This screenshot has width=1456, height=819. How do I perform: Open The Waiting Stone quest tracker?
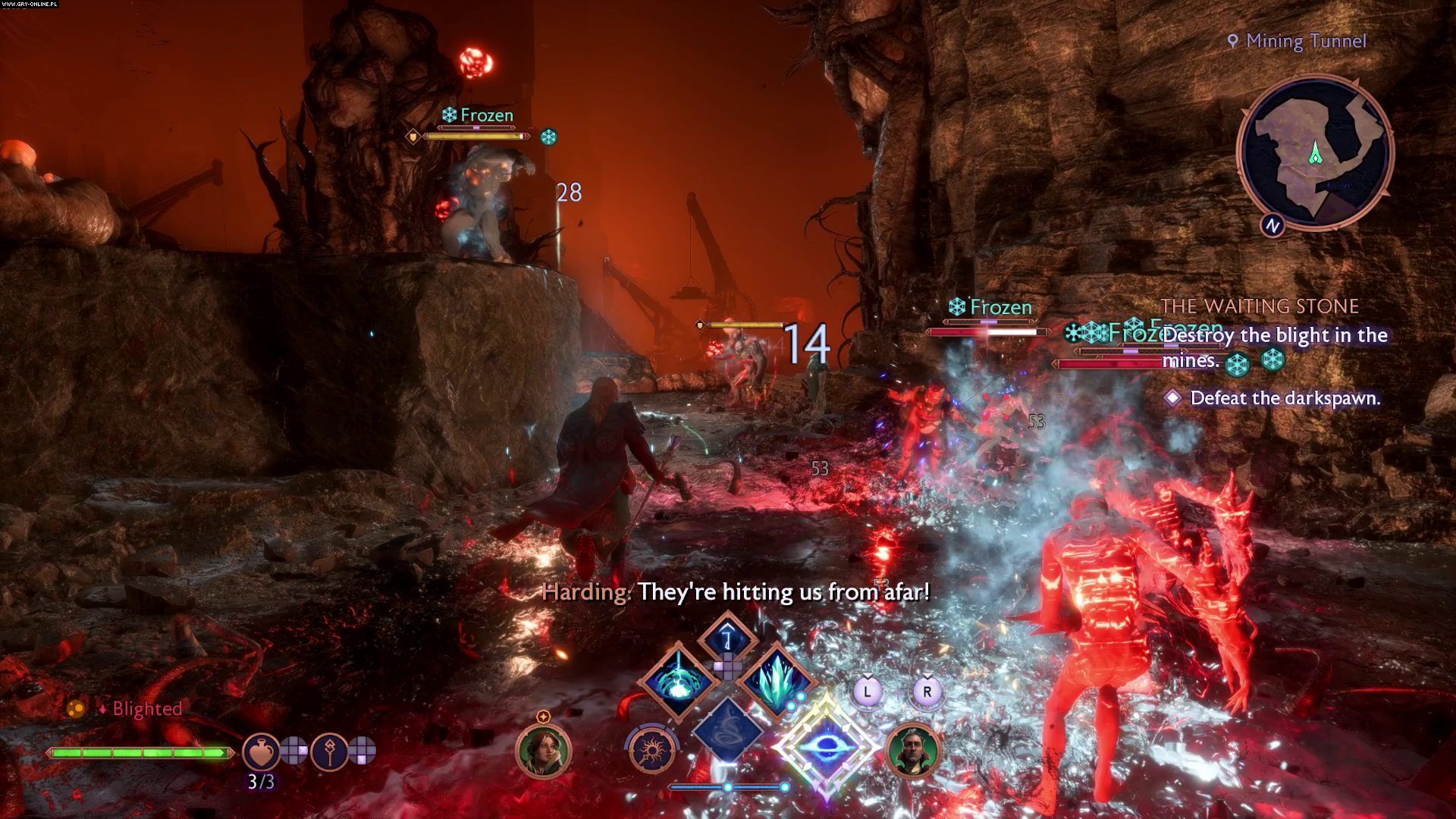coord(1260,306)
